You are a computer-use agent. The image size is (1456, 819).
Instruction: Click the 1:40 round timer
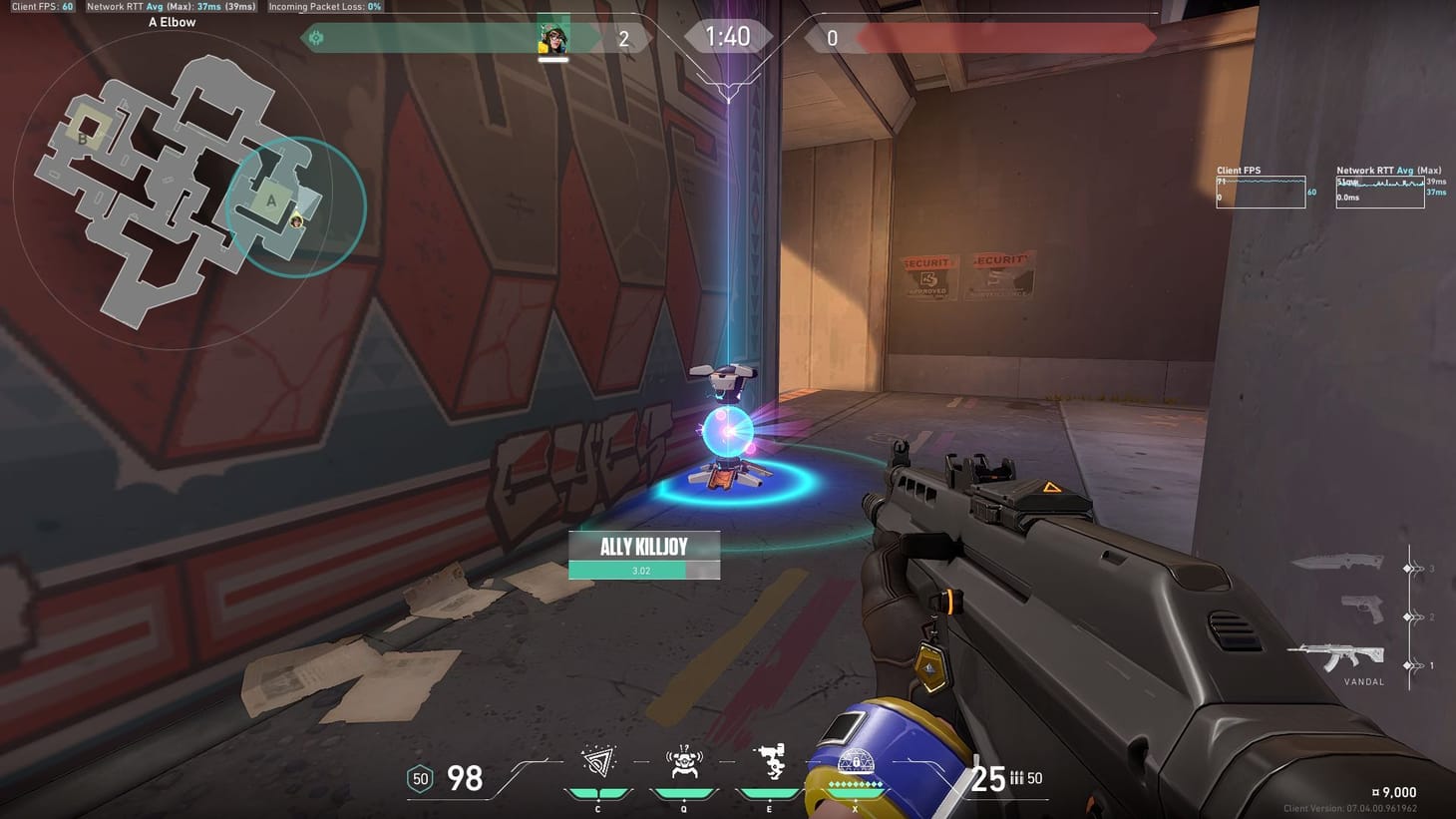728,35
